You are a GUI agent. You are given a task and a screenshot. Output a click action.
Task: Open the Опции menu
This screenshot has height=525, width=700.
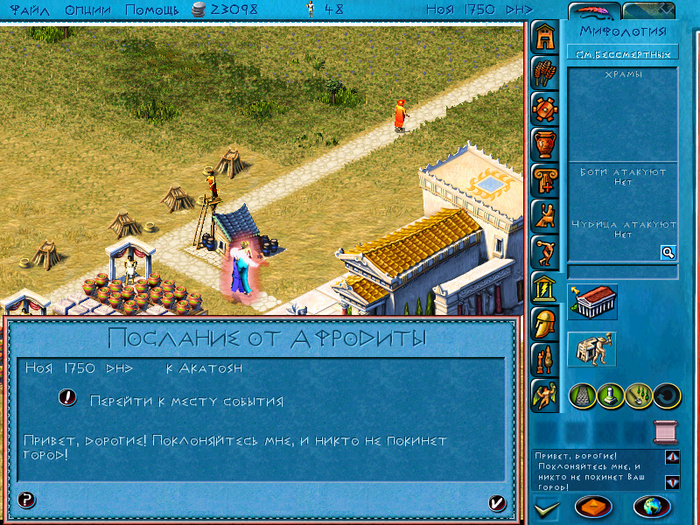tap(89, 9)
